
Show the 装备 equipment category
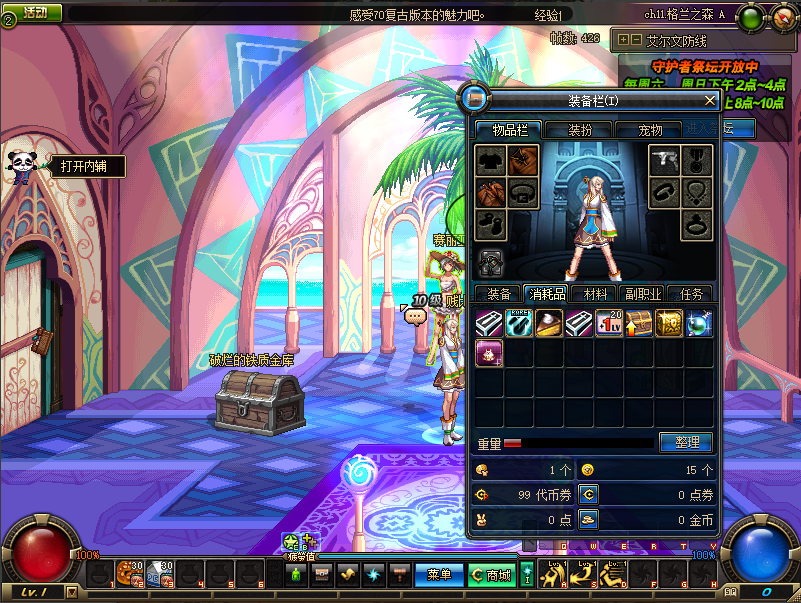[498, 294]
